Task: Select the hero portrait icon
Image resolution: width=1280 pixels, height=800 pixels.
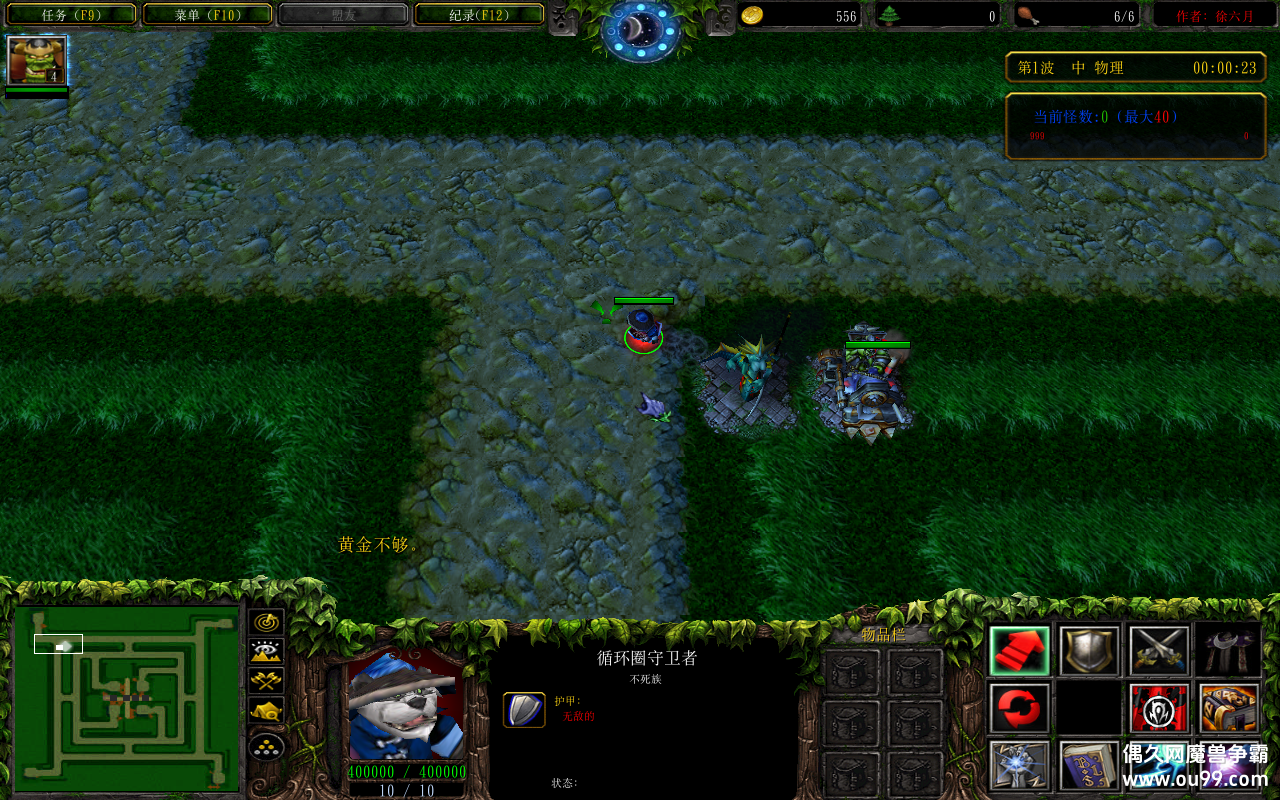Action: click(x=37, y=61)
